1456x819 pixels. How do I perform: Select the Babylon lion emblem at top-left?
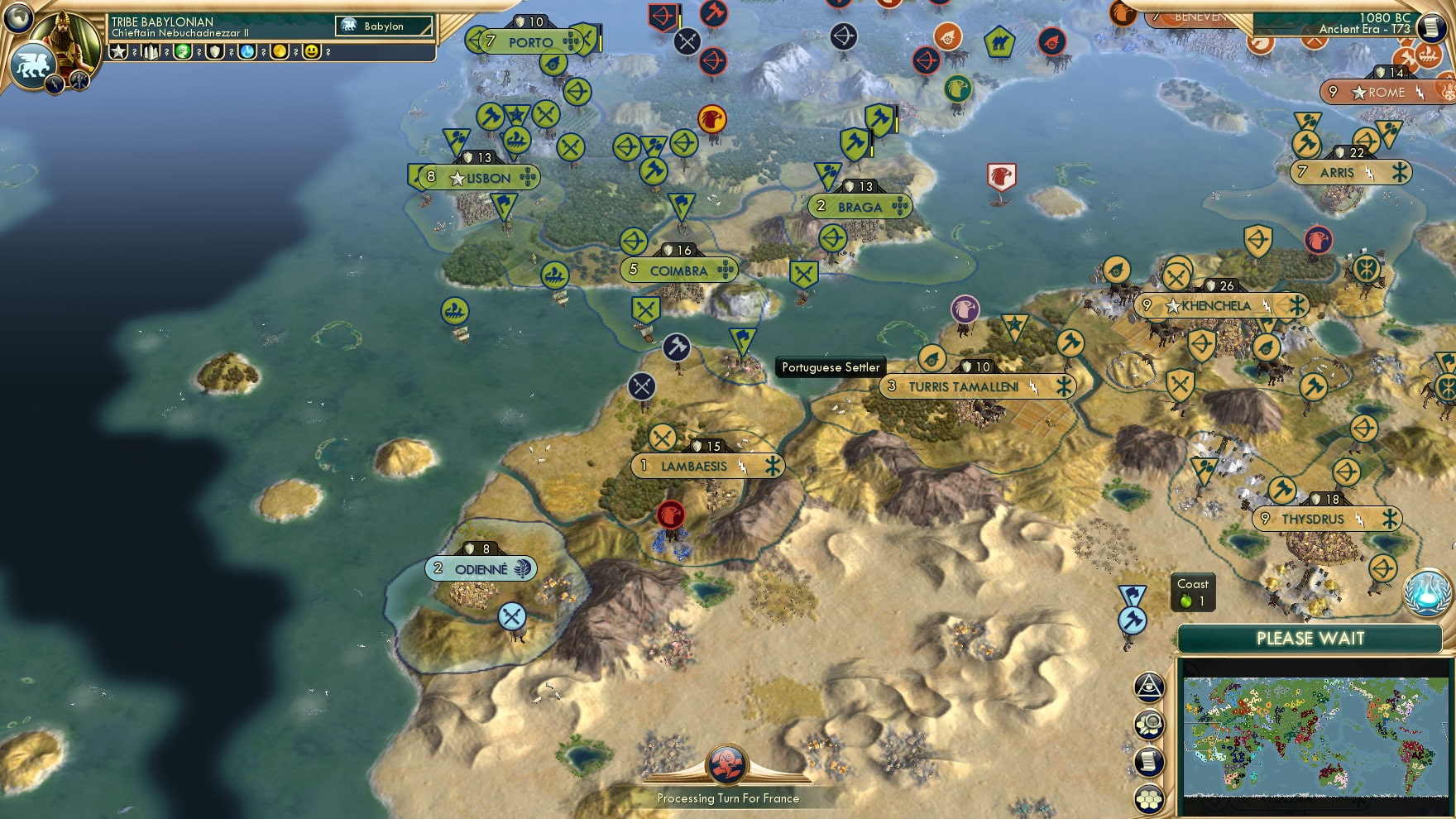[x=33, y=64]
